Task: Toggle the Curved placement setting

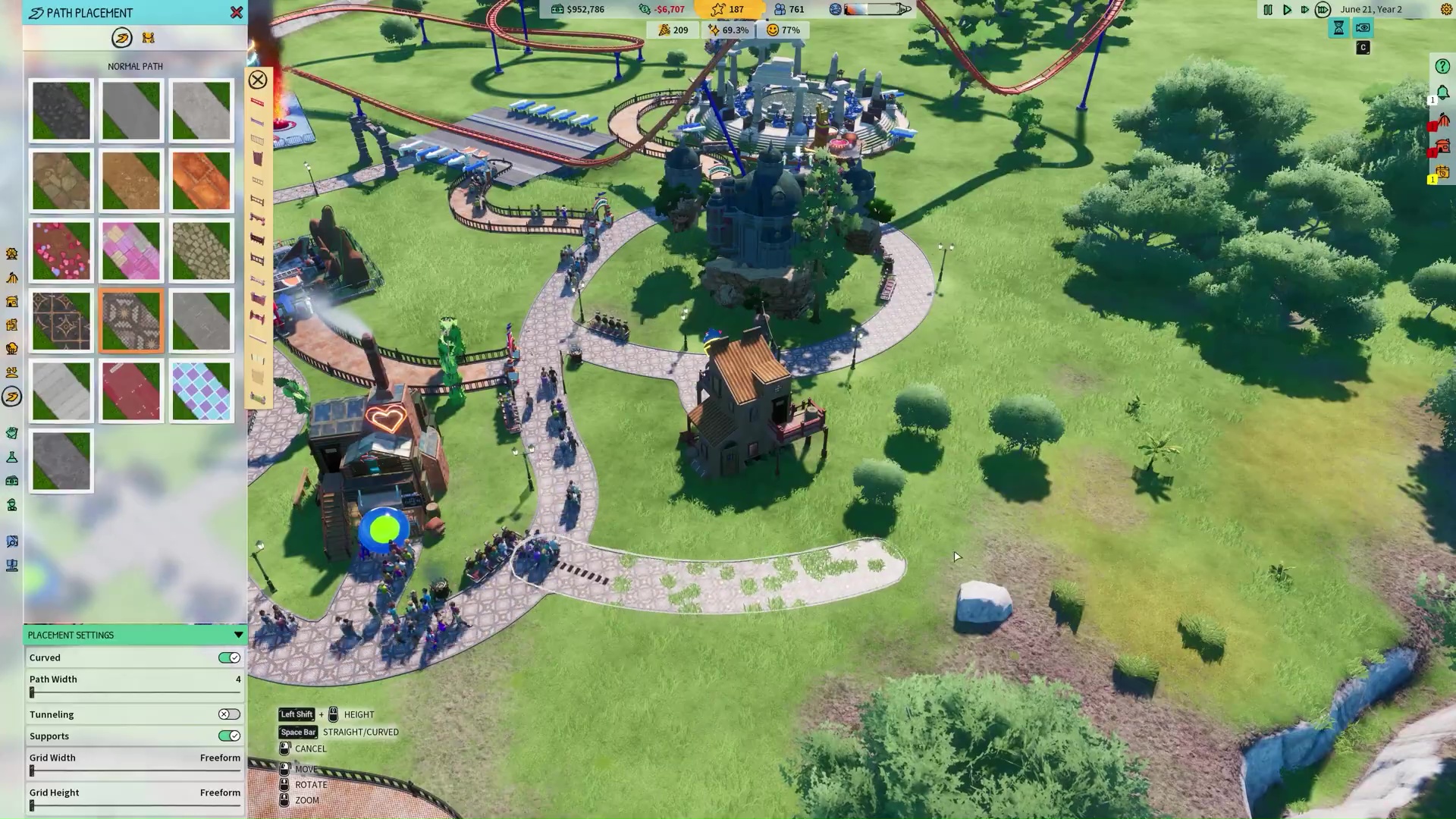Action: (229, 657)
